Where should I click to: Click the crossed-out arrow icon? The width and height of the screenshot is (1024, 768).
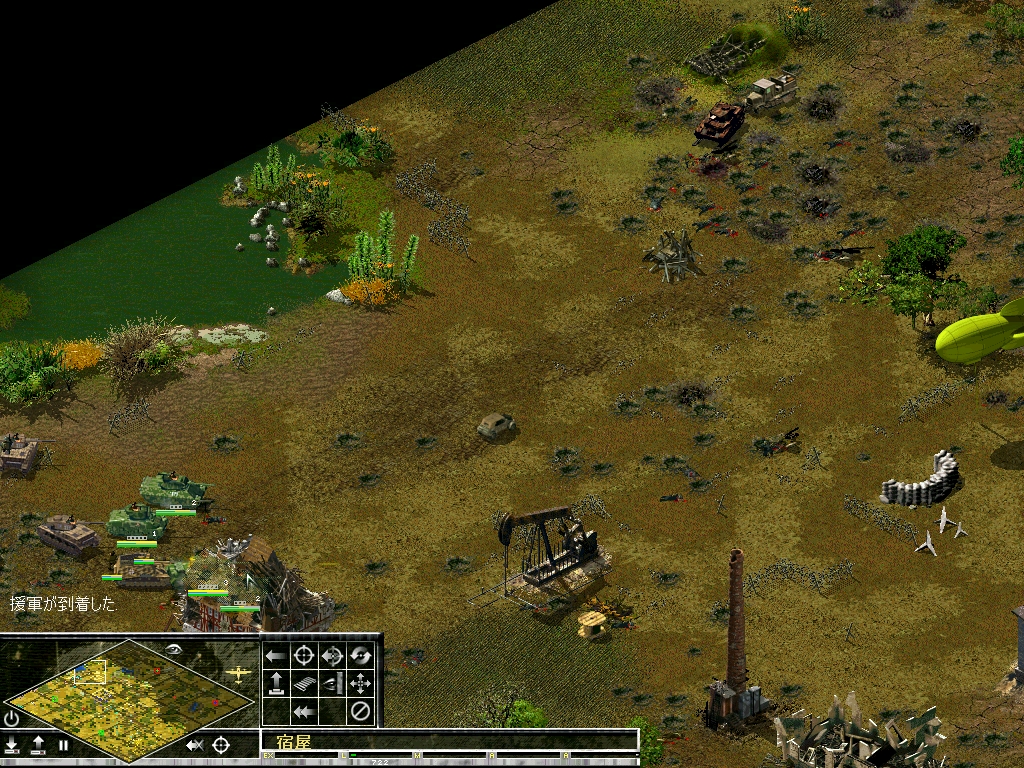click(x=196, y=745)
